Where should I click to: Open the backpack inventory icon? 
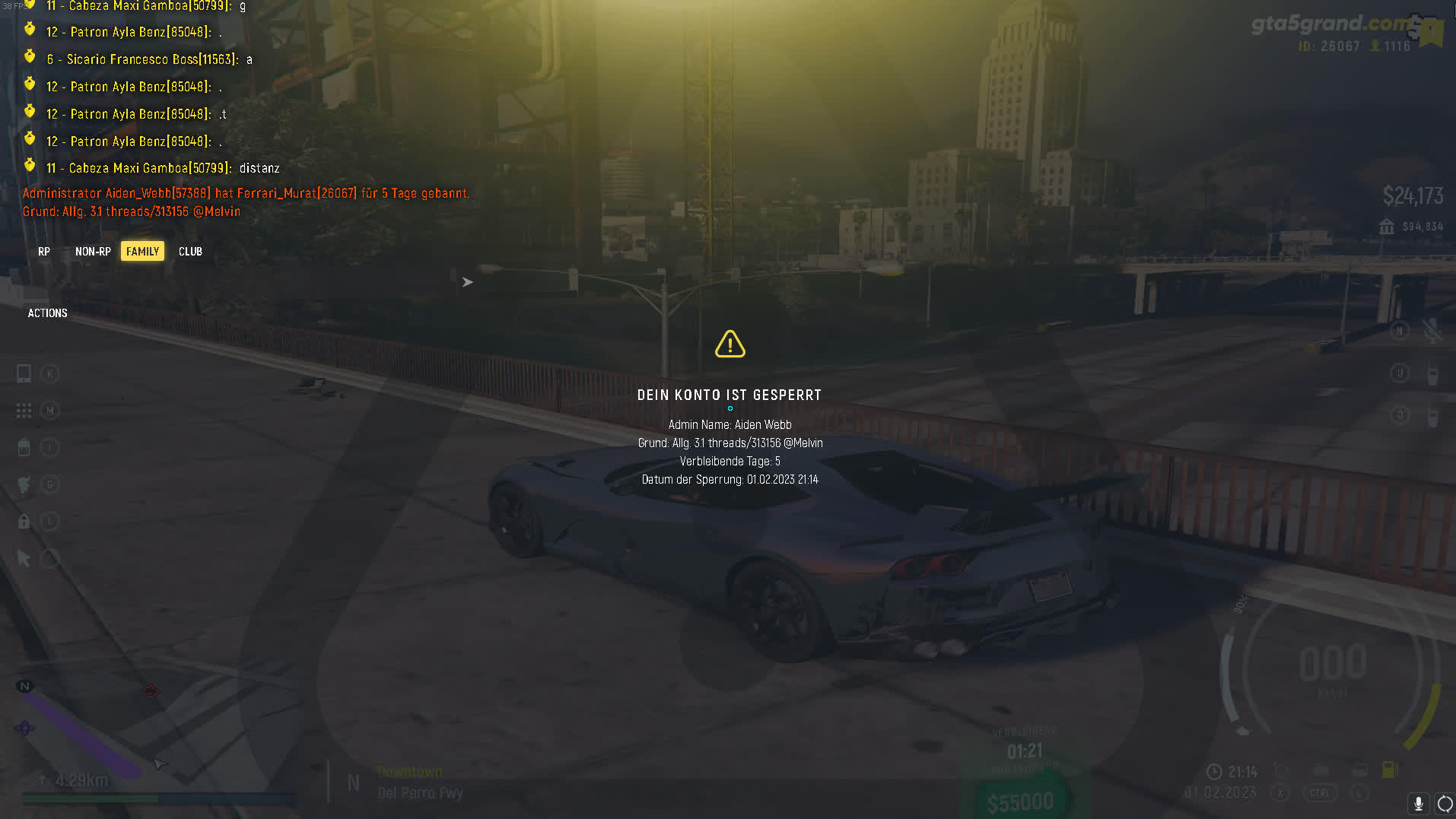click(24, 447)
